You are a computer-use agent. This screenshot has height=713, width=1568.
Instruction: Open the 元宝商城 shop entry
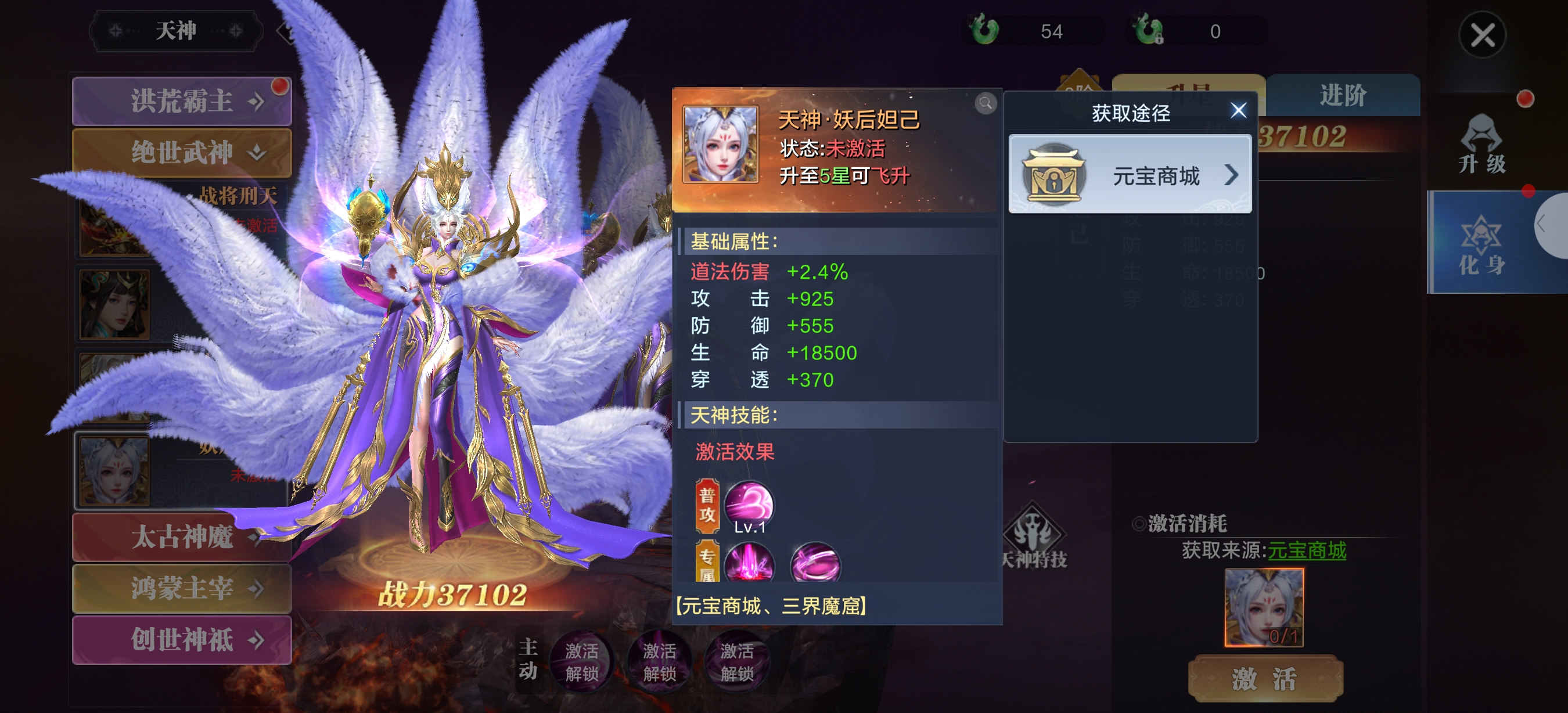click(1130, 175)
